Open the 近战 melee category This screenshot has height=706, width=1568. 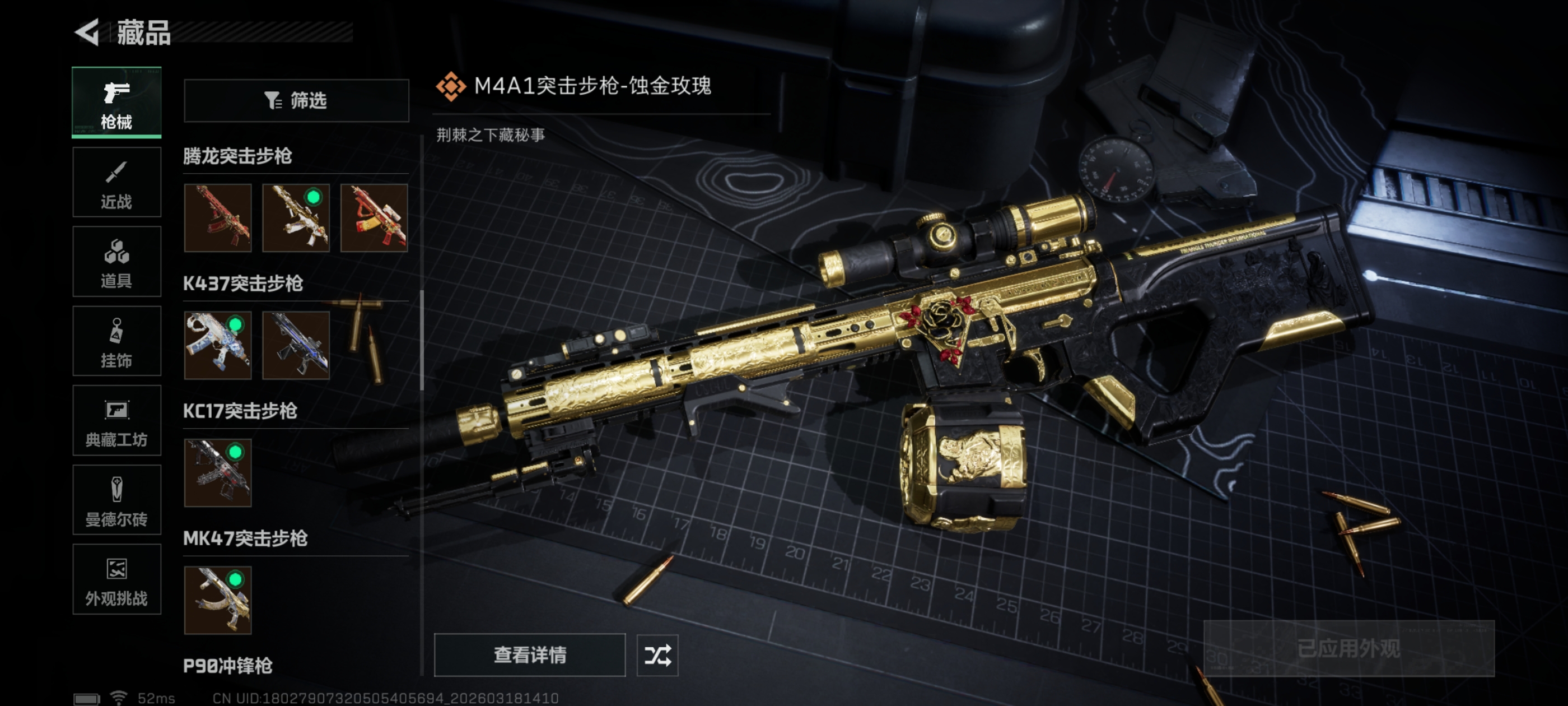coord(116,182)
